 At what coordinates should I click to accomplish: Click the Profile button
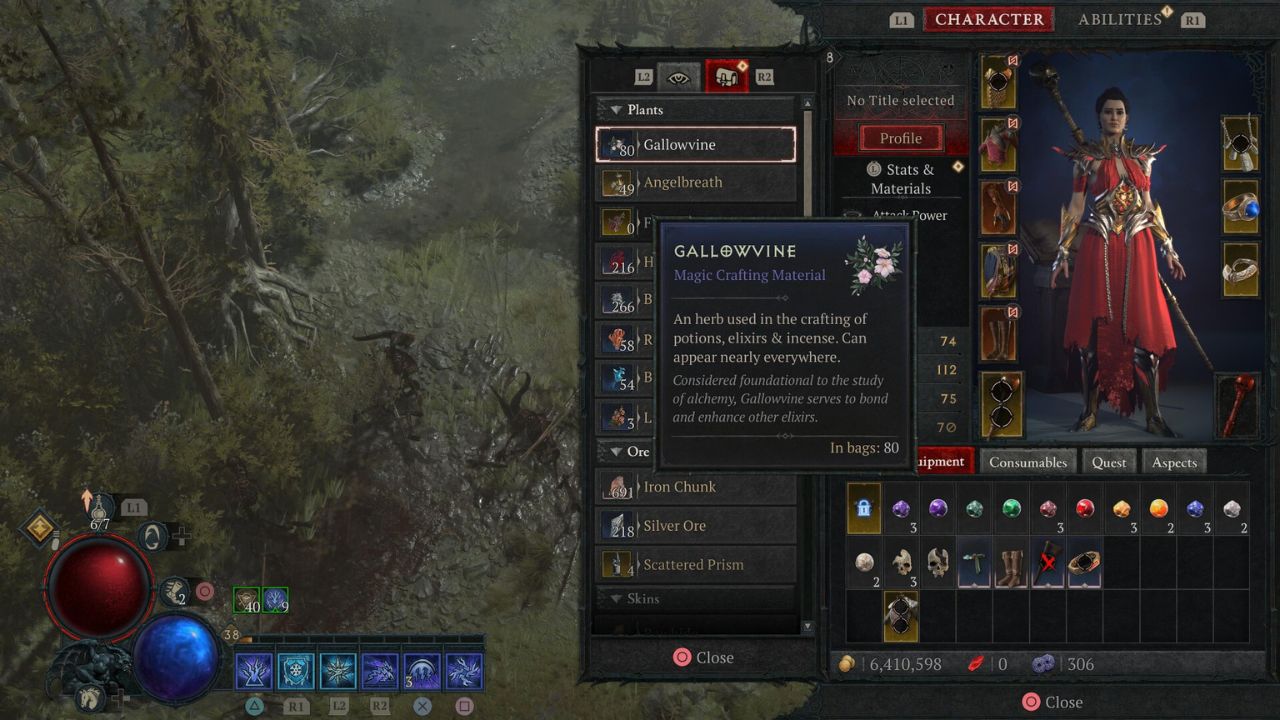900,138
